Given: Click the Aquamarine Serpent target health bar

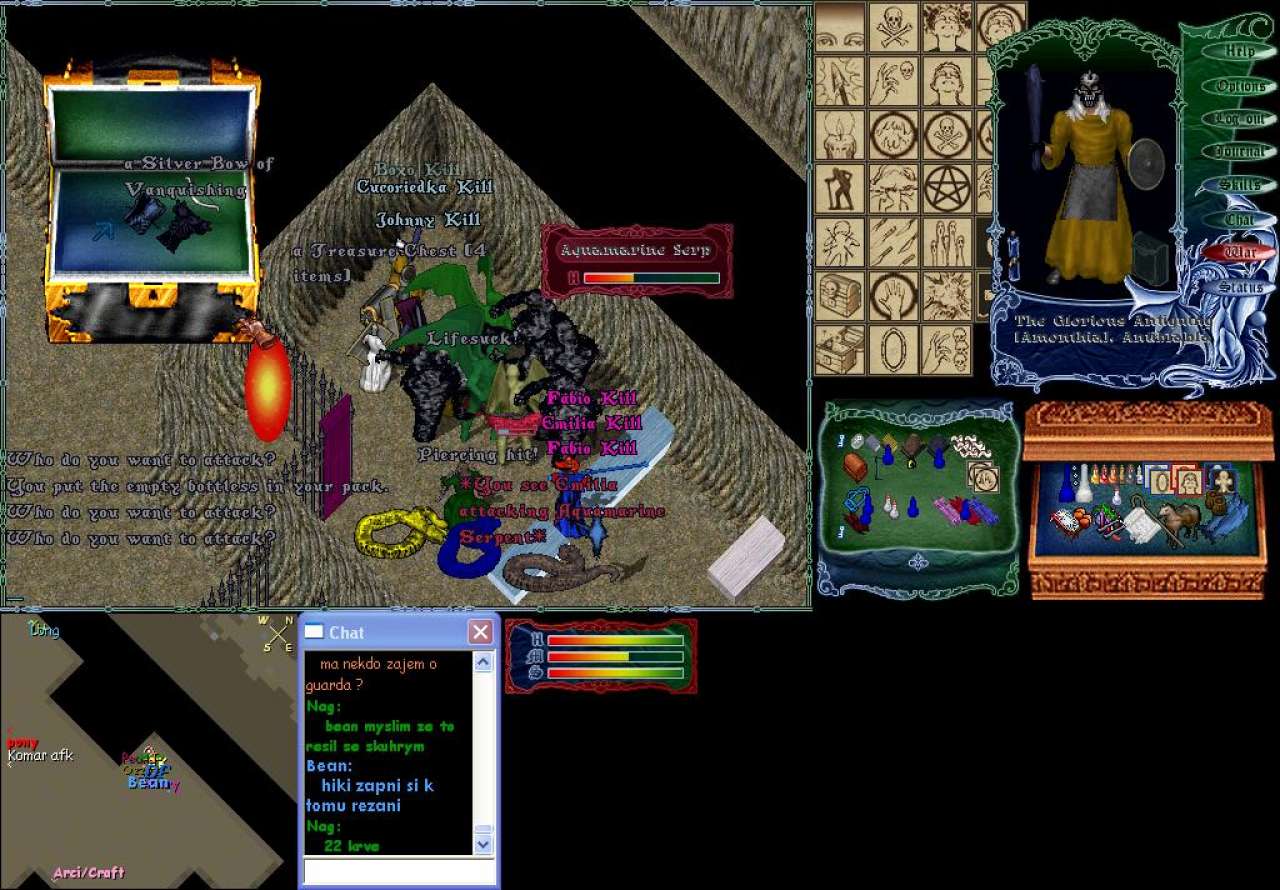Looking at the screenshot, I should click(651, 278).
